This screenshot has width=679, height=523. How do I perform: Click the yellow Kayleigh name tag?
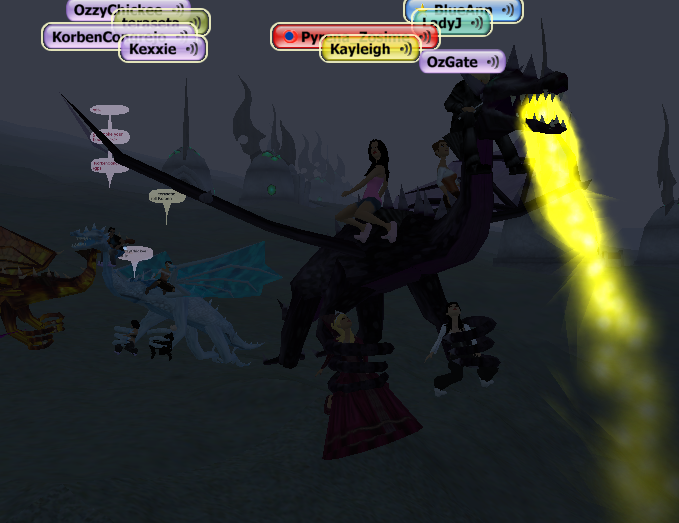[369, 50]
